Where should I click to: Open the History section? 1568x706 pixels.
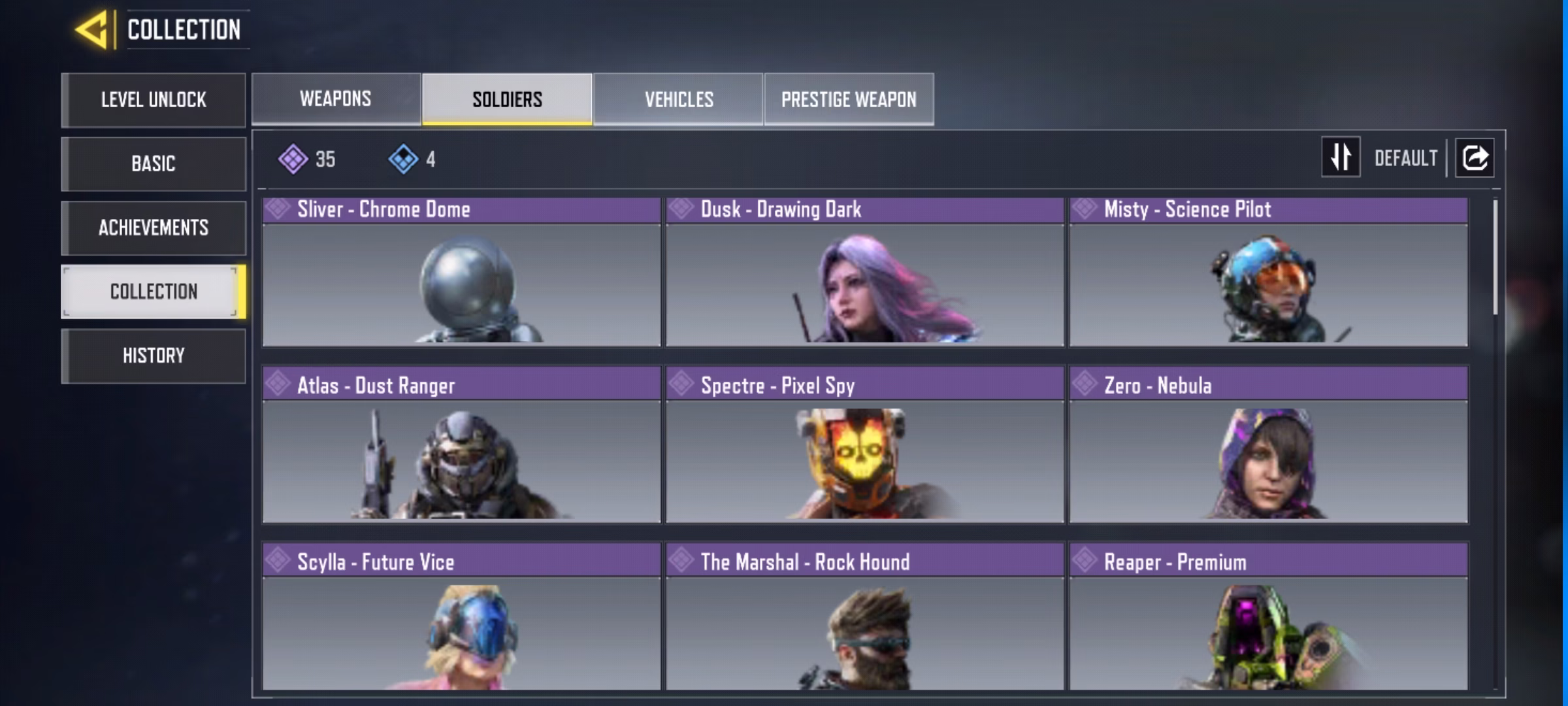pos(154,356)
